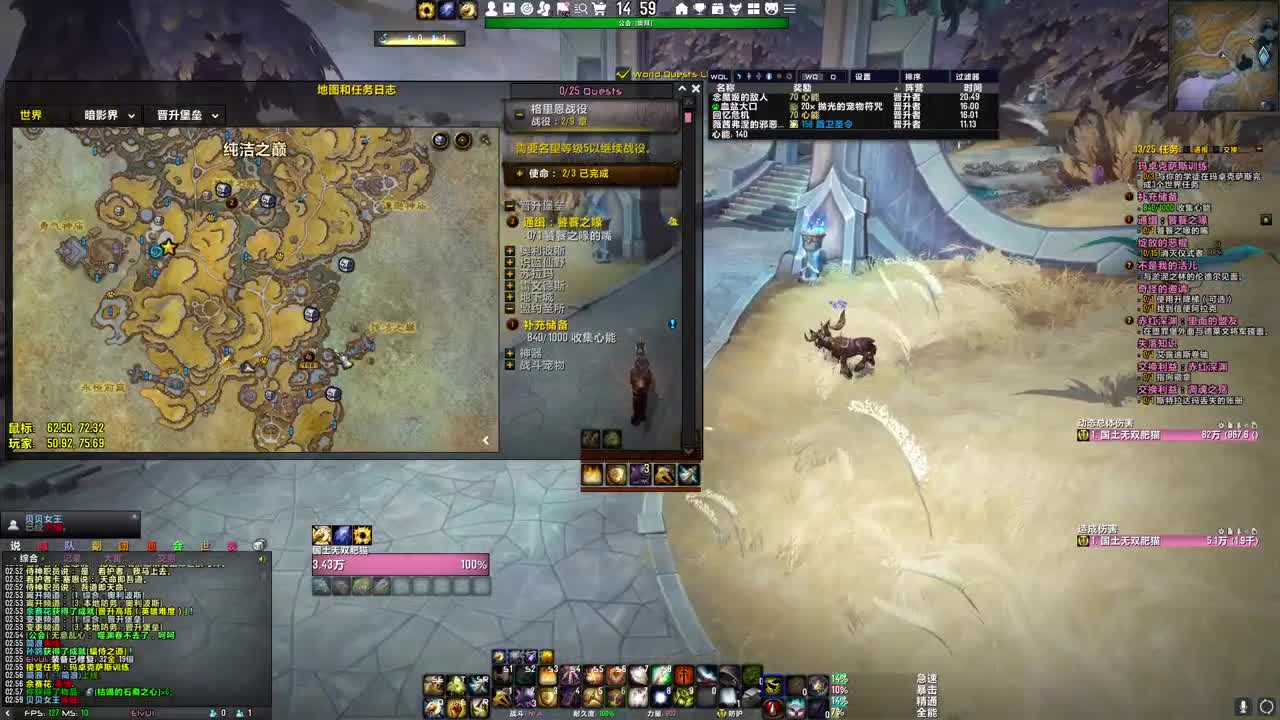Open the spellbook icon on top bar

pos(508,9)
